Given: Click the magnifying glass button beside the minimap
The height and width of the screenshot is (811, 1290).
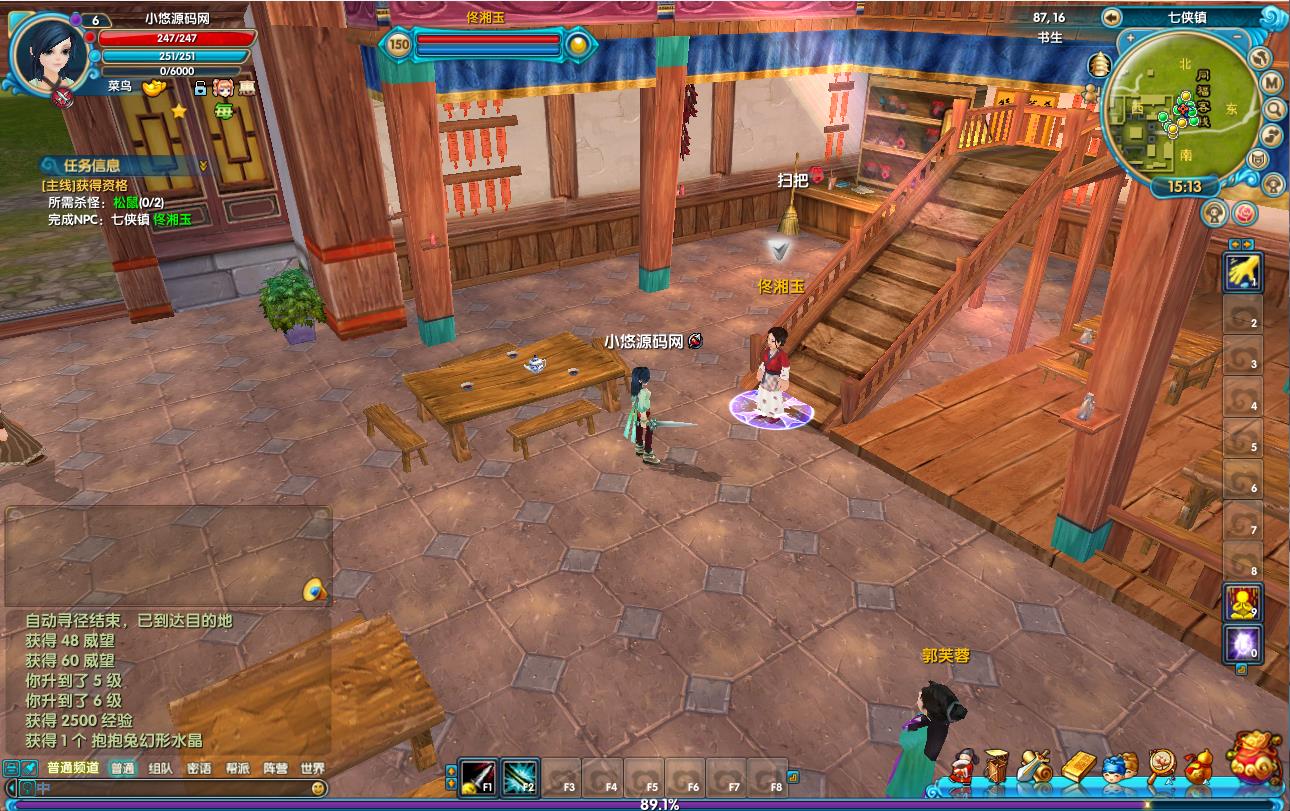Looking at the screenshot, I should point(1275,108).
